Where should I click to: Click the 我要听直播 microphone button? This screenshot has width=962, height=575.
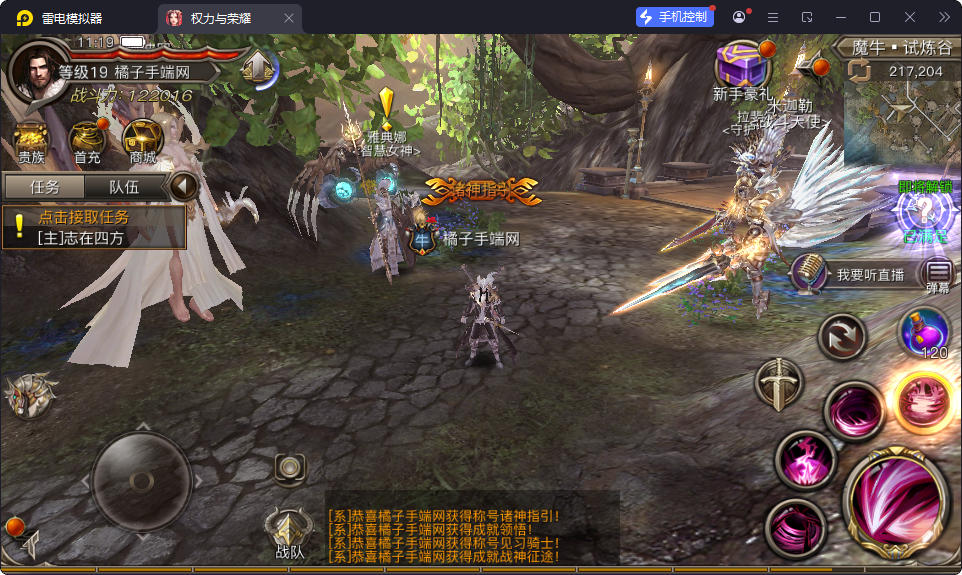pyautogui.click(x=809, y=273)
